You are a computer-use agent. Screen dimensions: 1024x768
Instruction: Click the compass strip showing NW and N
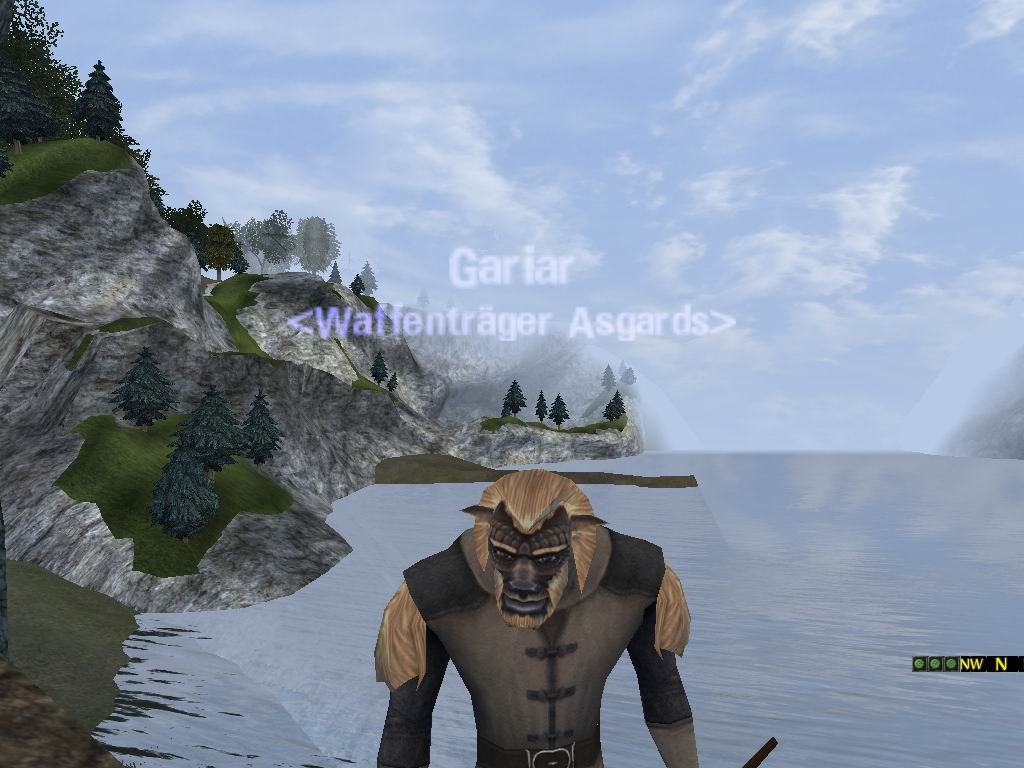990,663
